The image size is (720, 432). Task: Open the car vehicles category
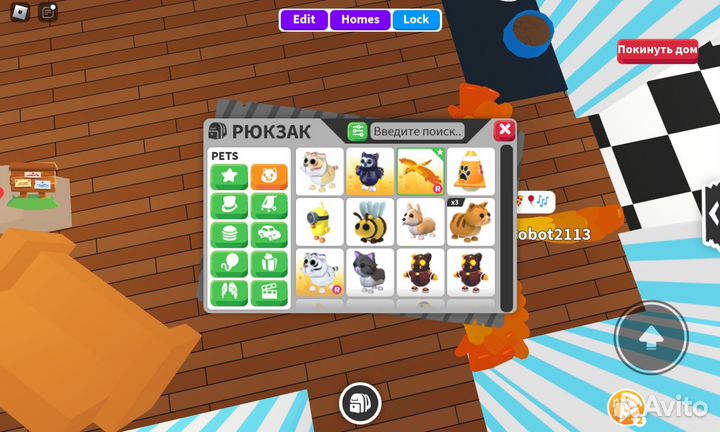[269, 235]
